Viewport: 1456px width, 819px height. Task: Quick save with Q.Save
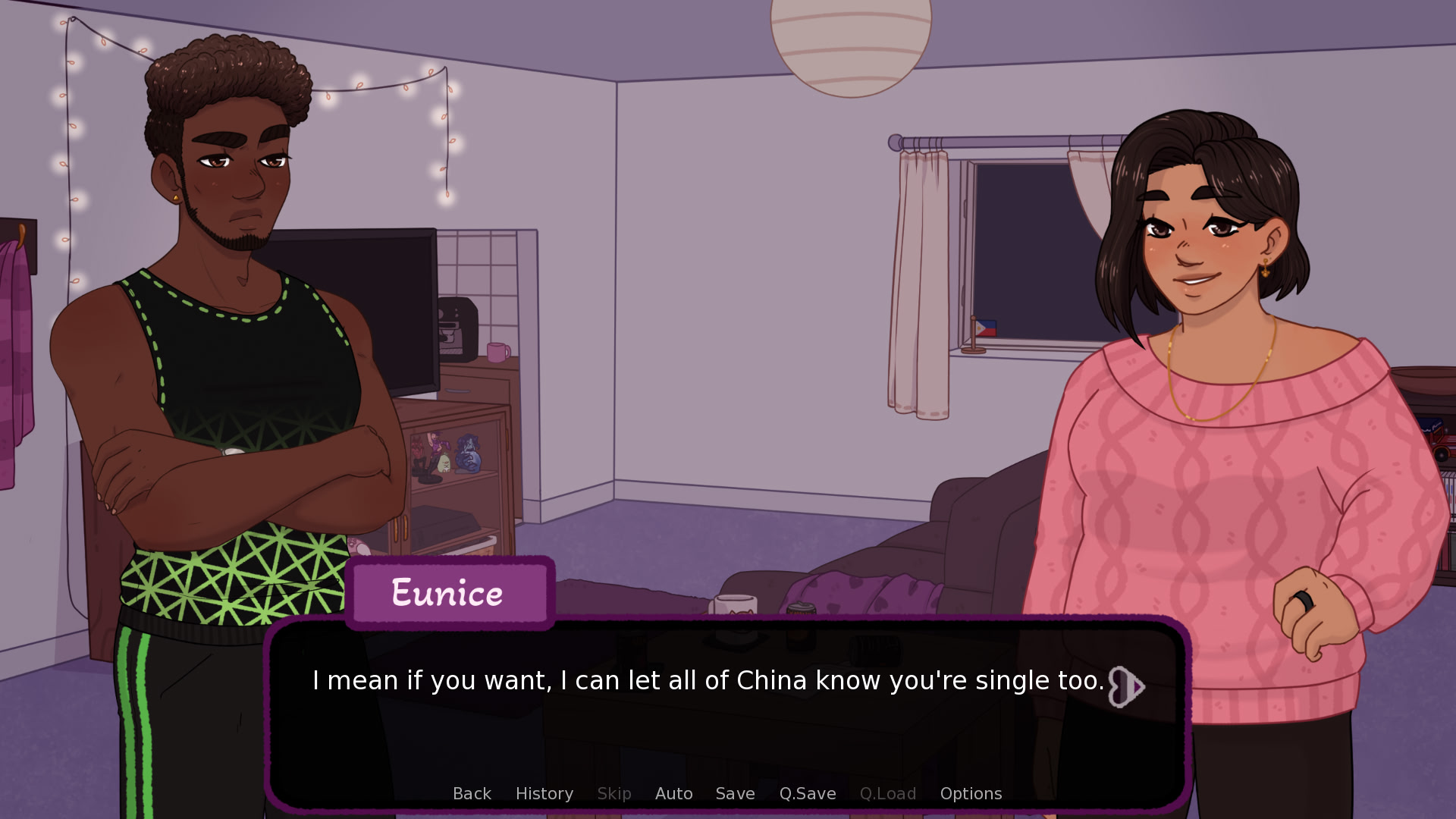point(807,793)
